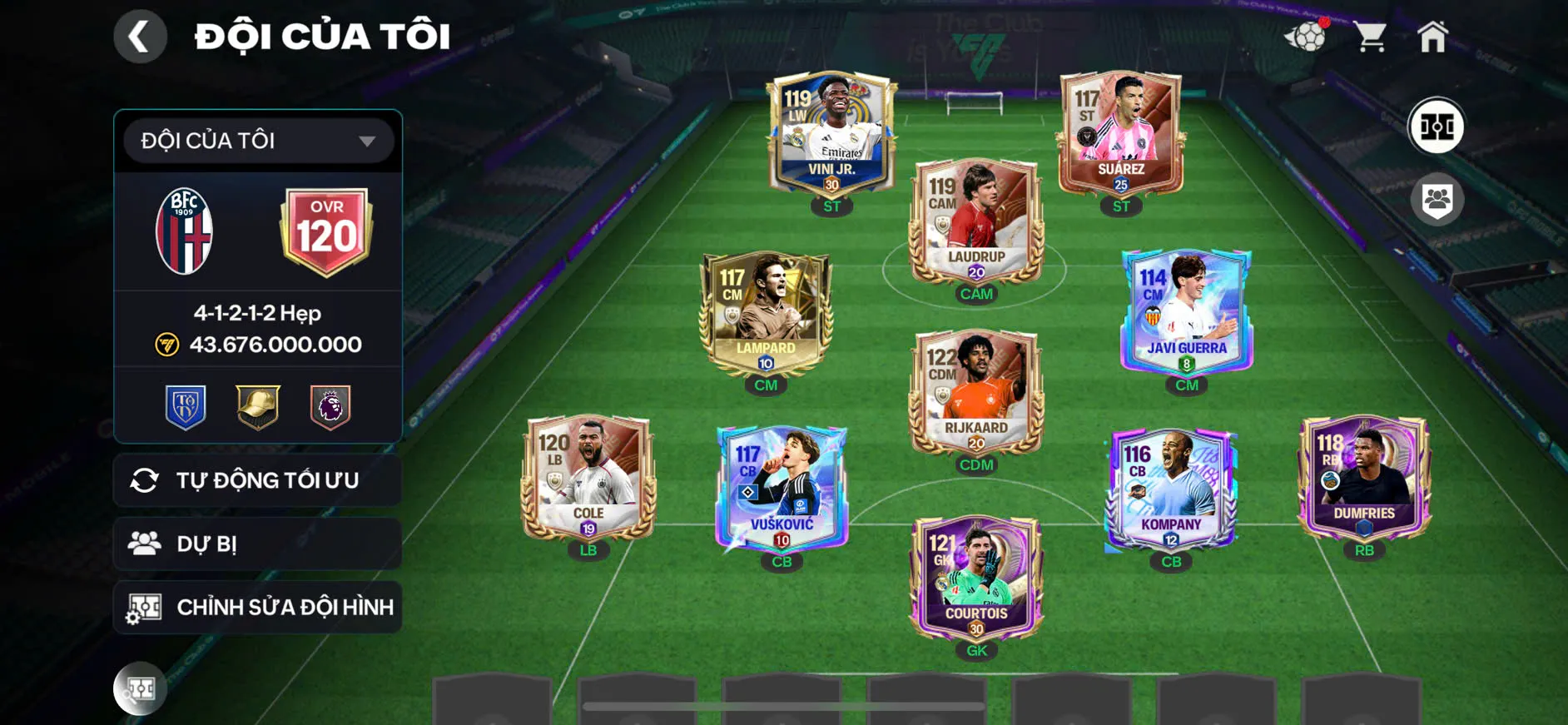Open the ĐỘI CỦA TÔI team dropdown

tap(256, 140)
